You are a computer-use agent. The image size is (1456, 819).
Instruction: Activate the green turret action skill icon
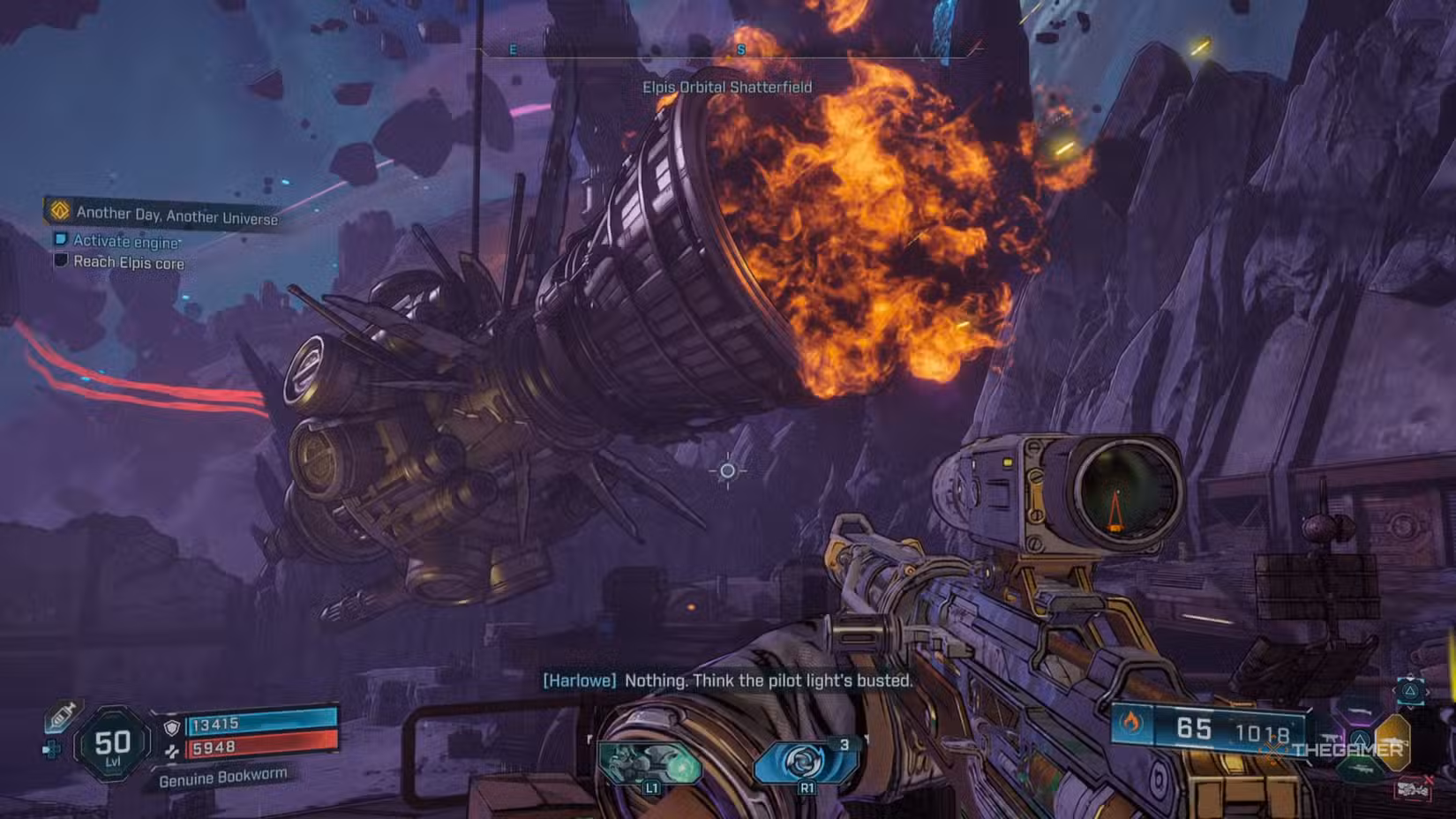(650, 764)
